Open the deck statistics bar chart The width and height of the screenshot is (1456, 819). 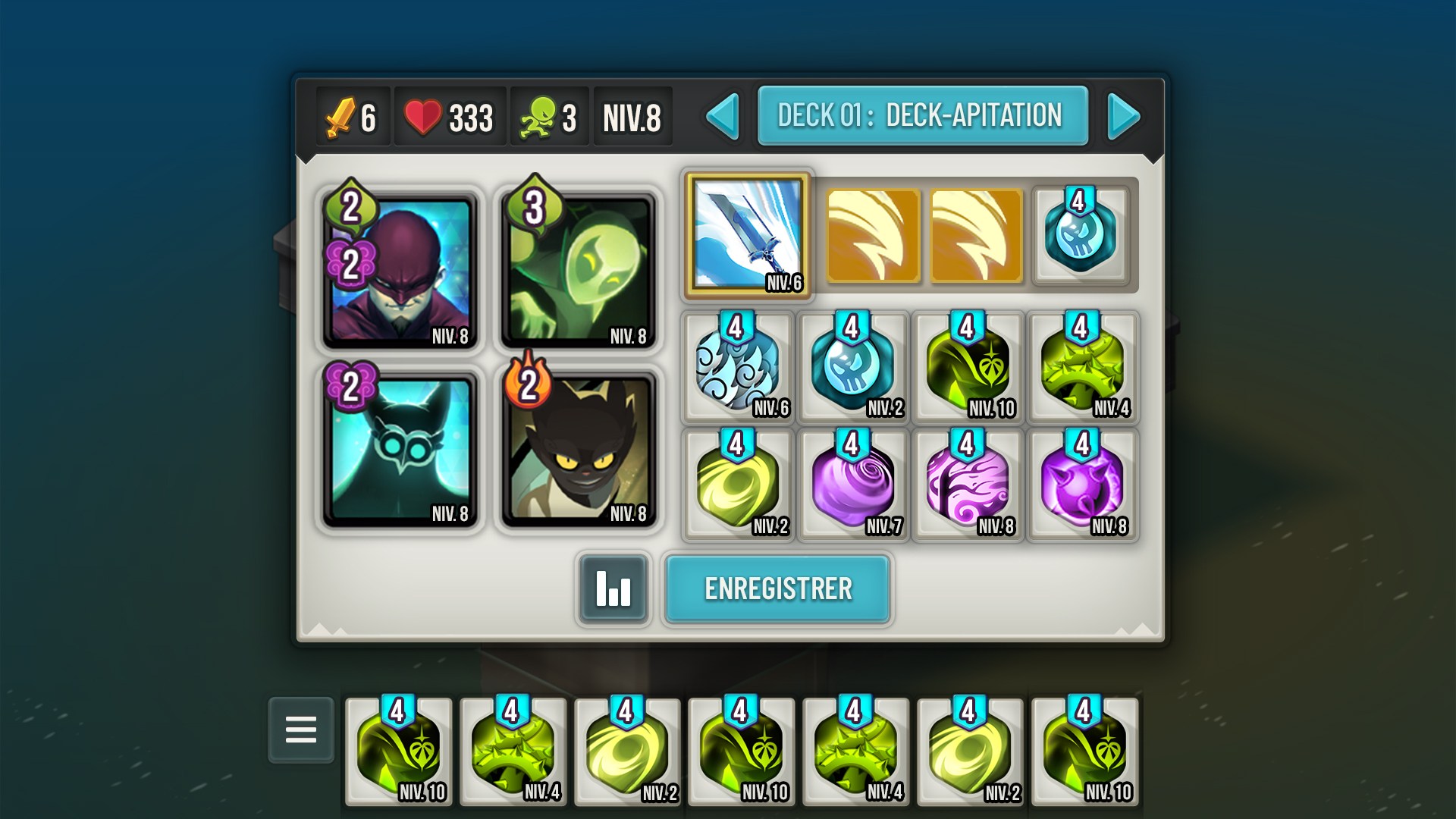pyautogui.click(x=613, y=588)
